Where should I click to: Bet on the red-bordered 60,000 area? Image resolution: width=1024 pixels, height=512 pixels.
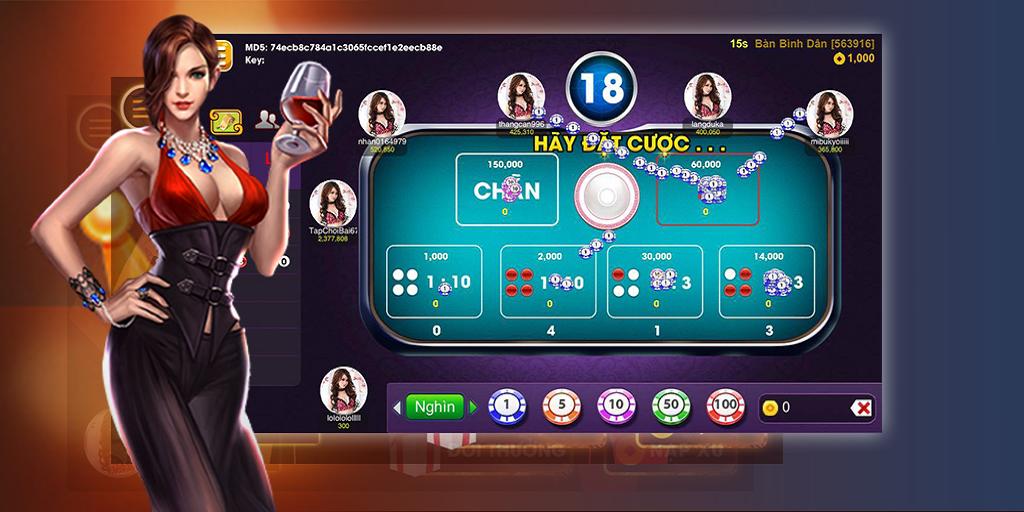(707, 189)
